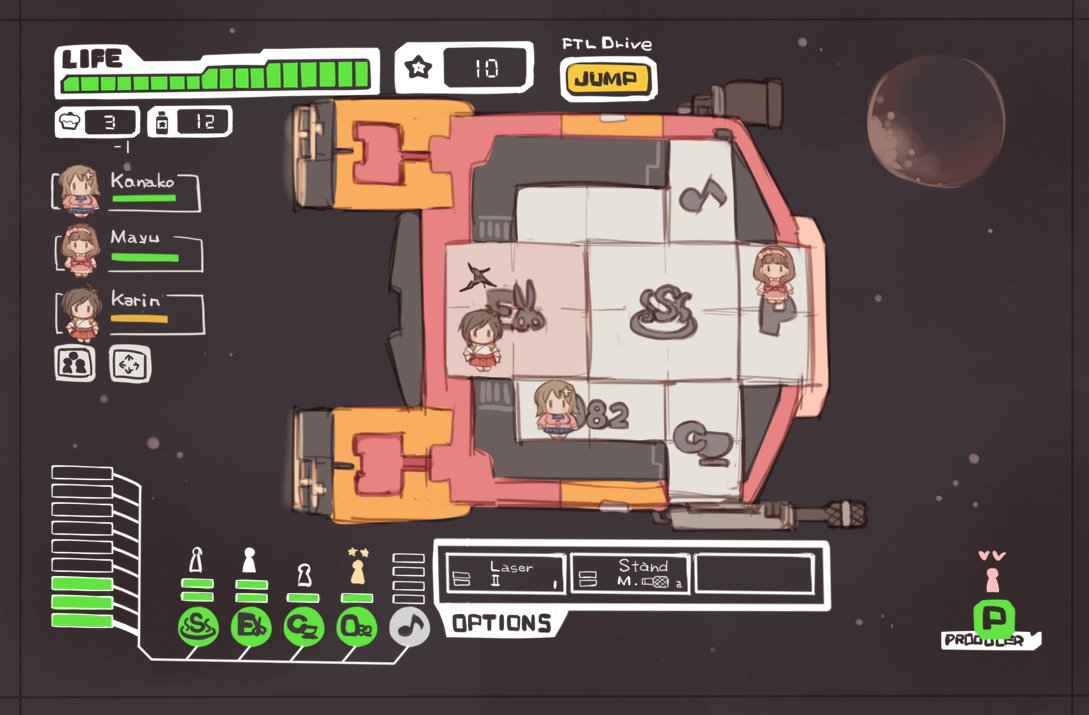Open the OPTIONS tab
1089x715 pixels.
tap(500, 624)
